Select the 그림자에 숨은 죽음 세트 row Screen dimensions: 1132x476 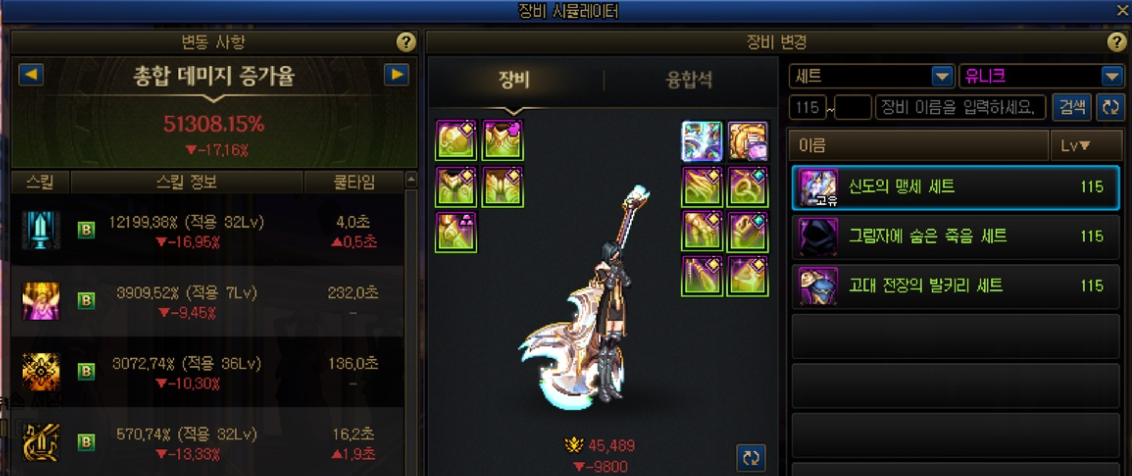[954, 237]
